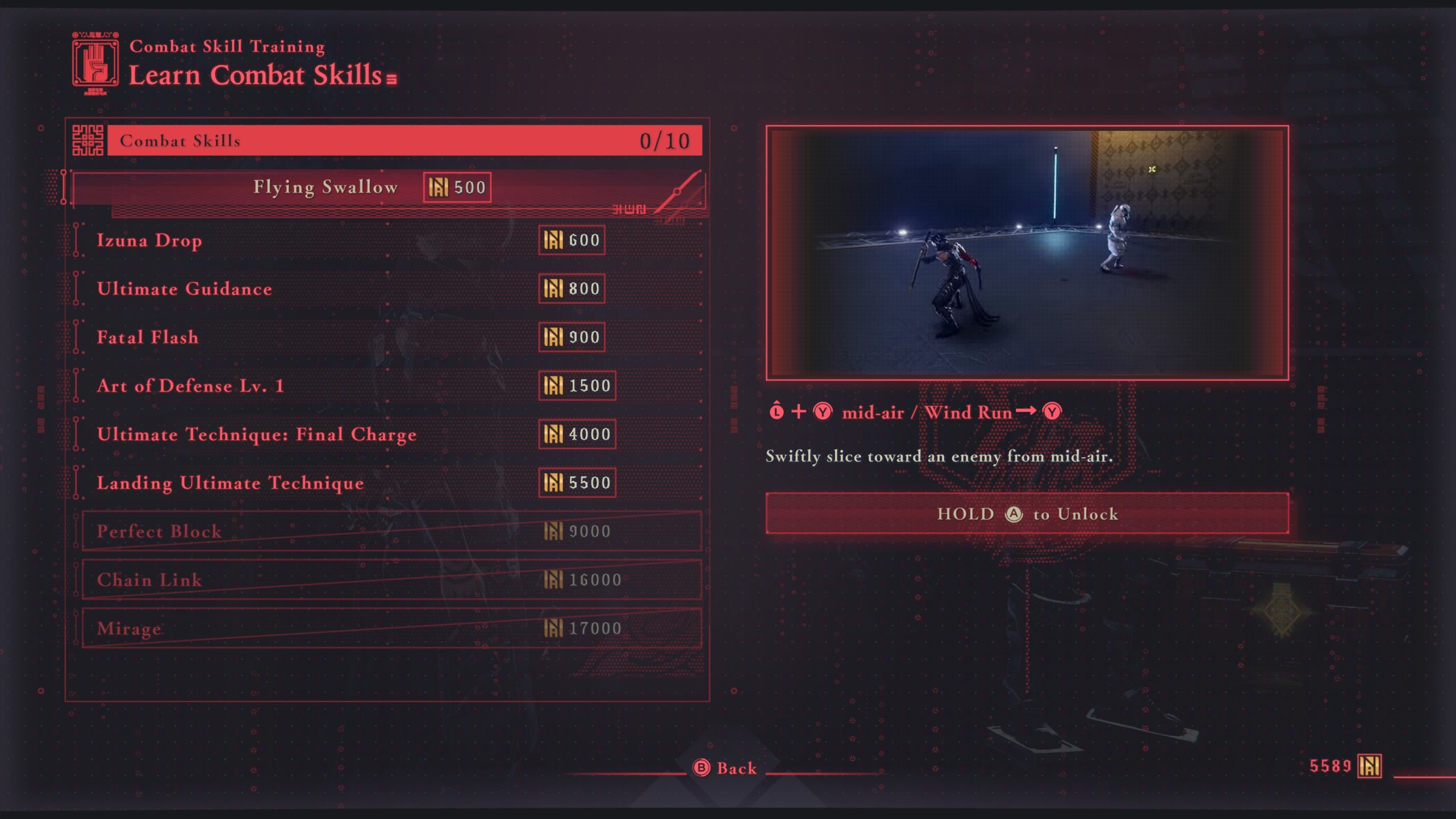Click the Combat Skills category header

[x=404, y=140]
